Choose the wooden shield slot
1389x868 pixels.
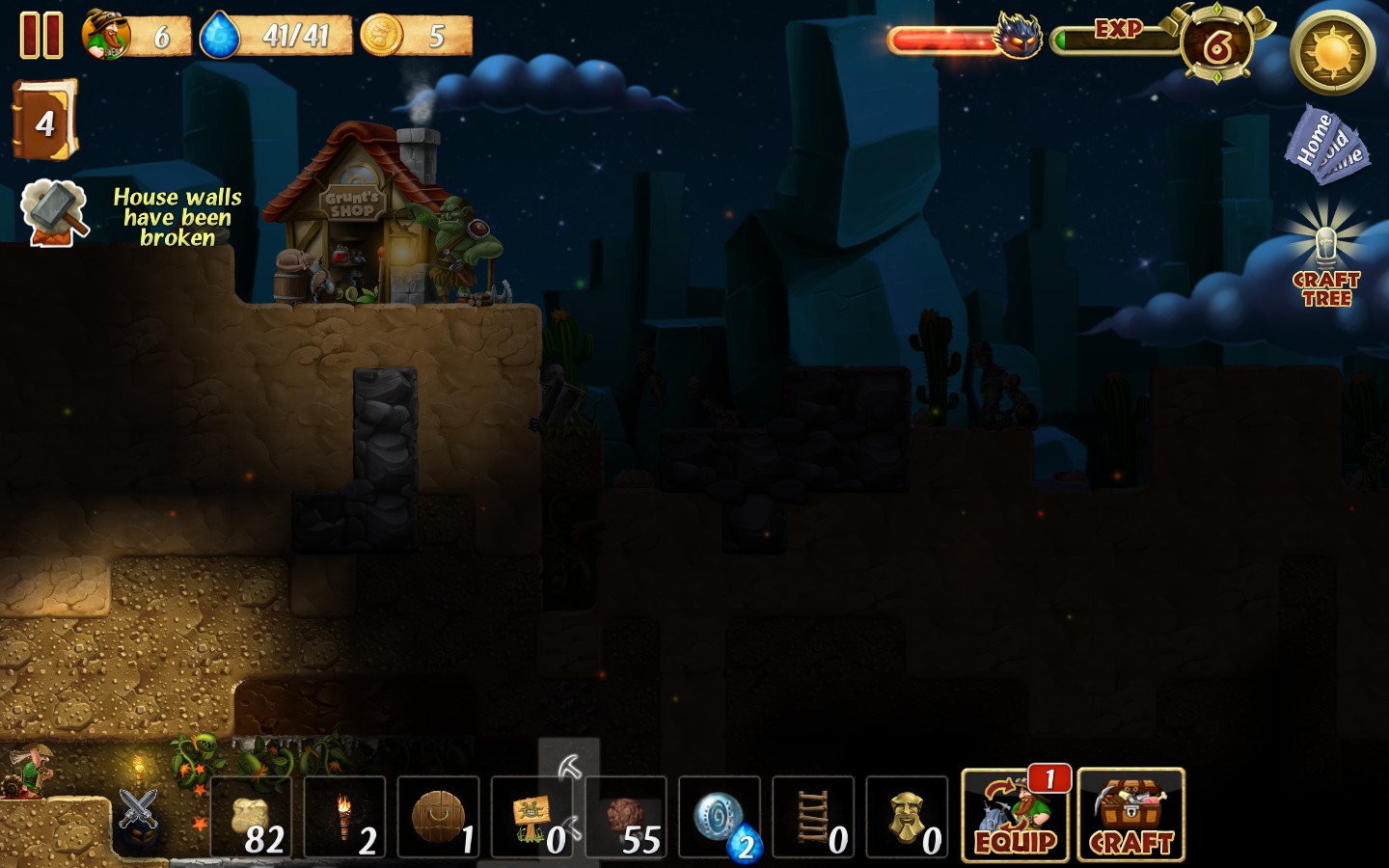pos(438,818)
